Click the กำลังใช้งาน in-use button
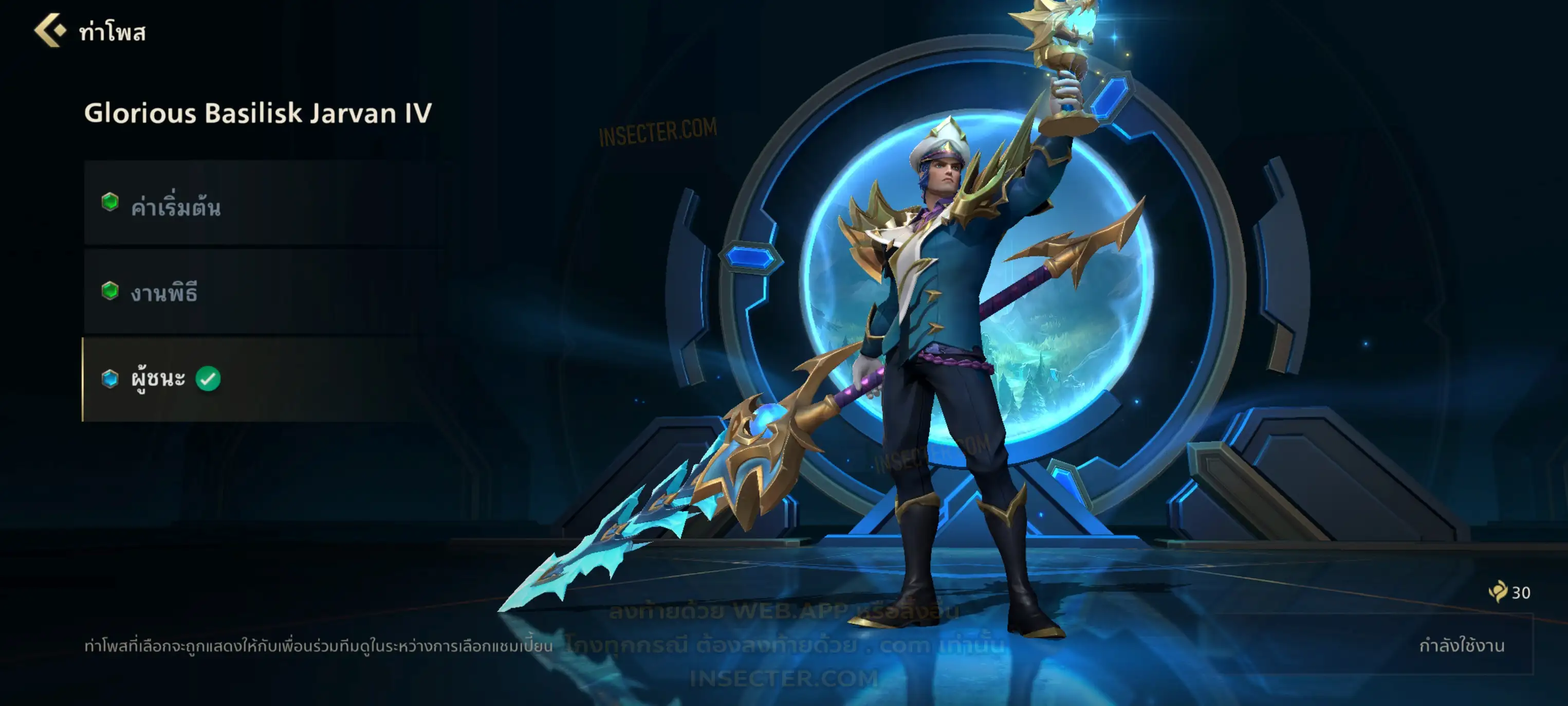This screenshot has width=1568, height=706. pos(1461,645)
